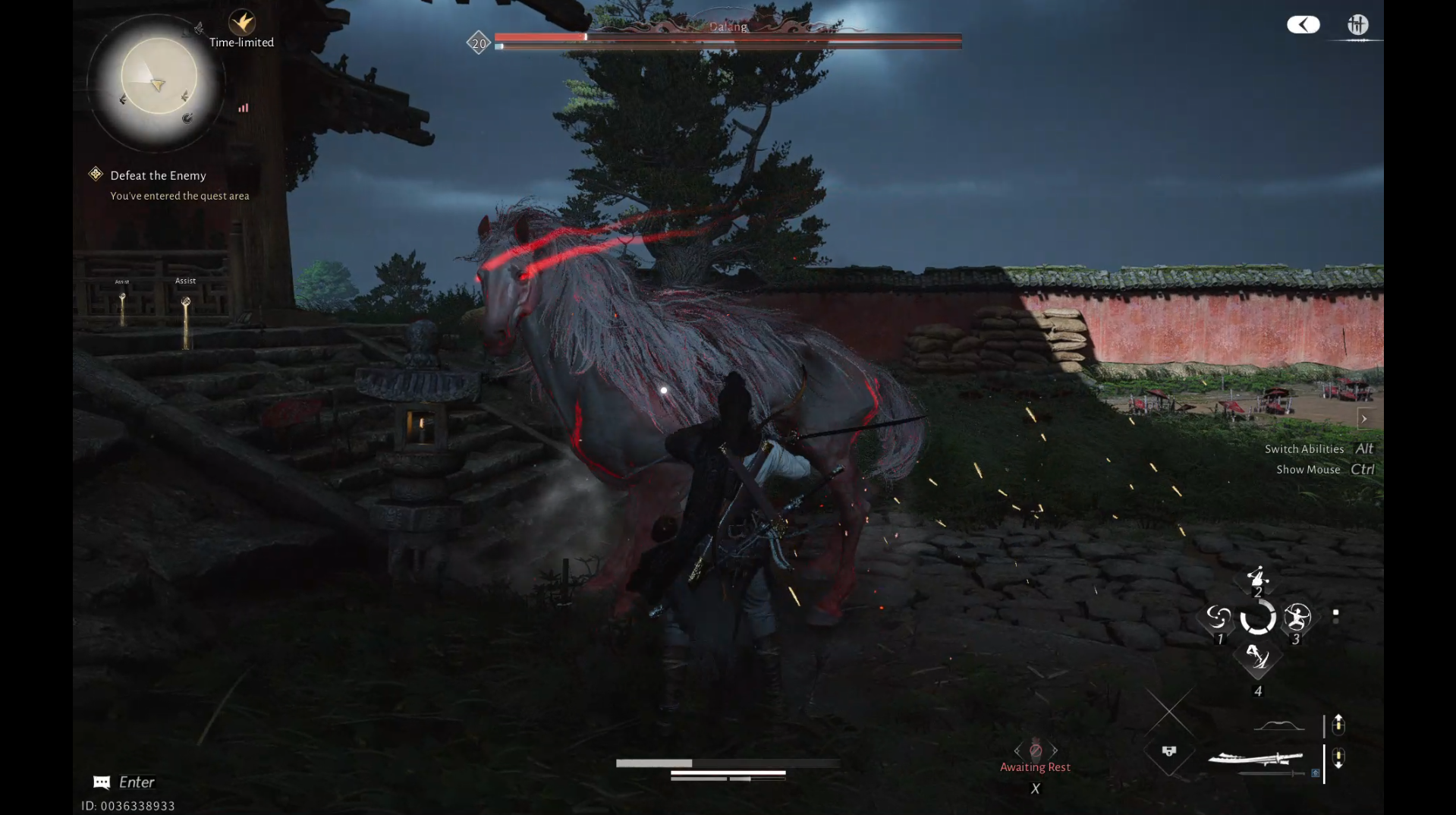Expand the small side arrow tab
This screenshot has height=815, width=1456.
pyautogui.click(x=1363, y=418)
